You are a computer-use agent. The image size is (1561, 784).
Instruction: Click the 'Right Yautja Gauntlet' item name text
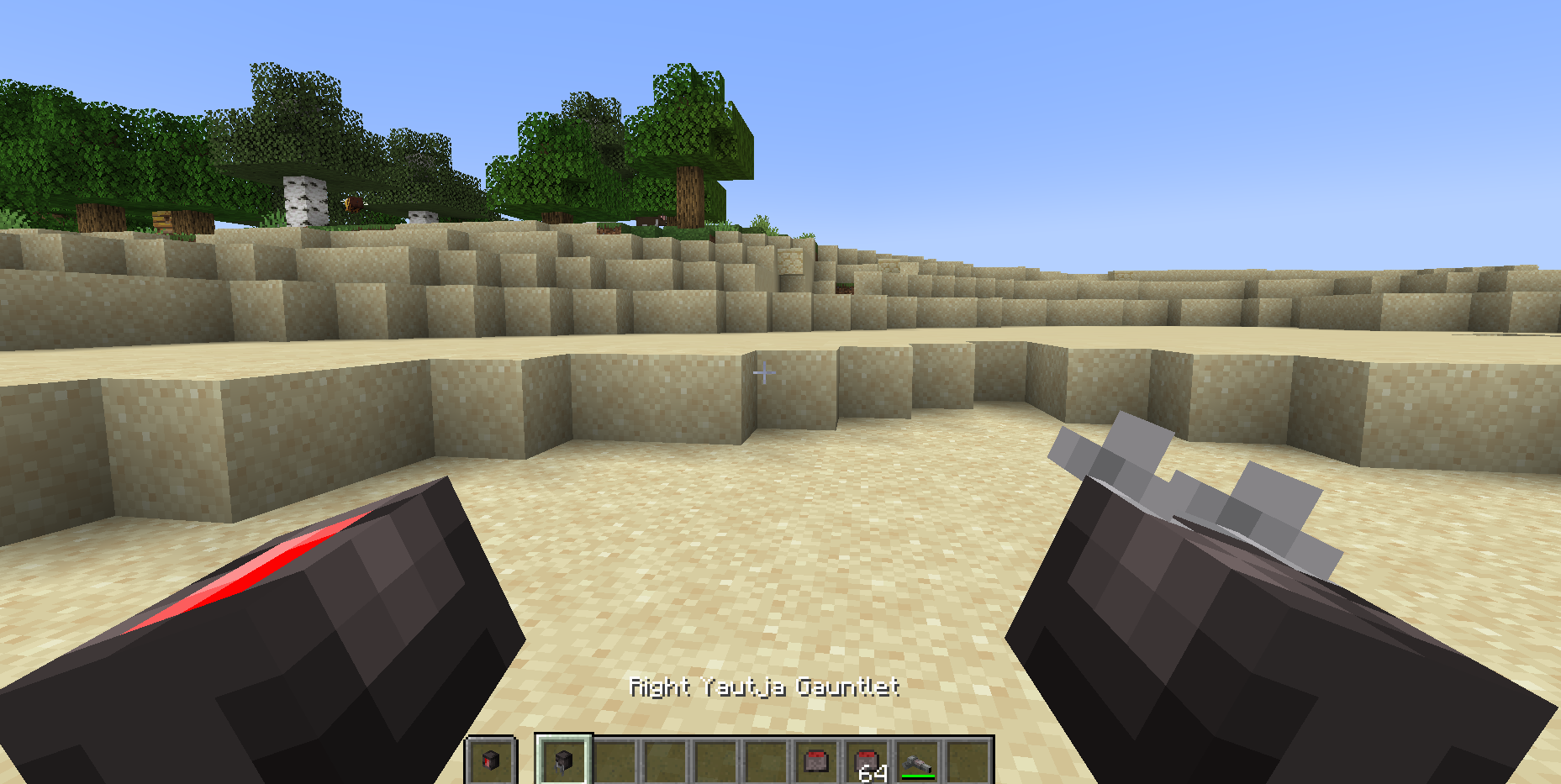764,687
